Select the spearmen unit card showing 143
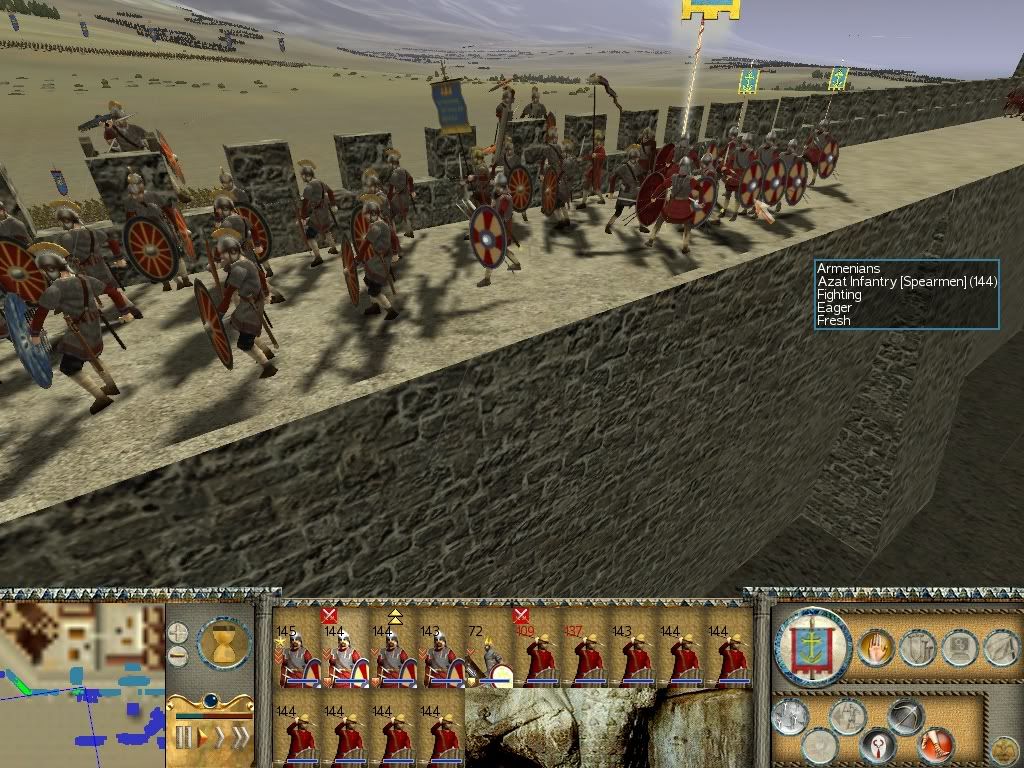The width and height of the screenshot is (1024, 768). (441, 656)
